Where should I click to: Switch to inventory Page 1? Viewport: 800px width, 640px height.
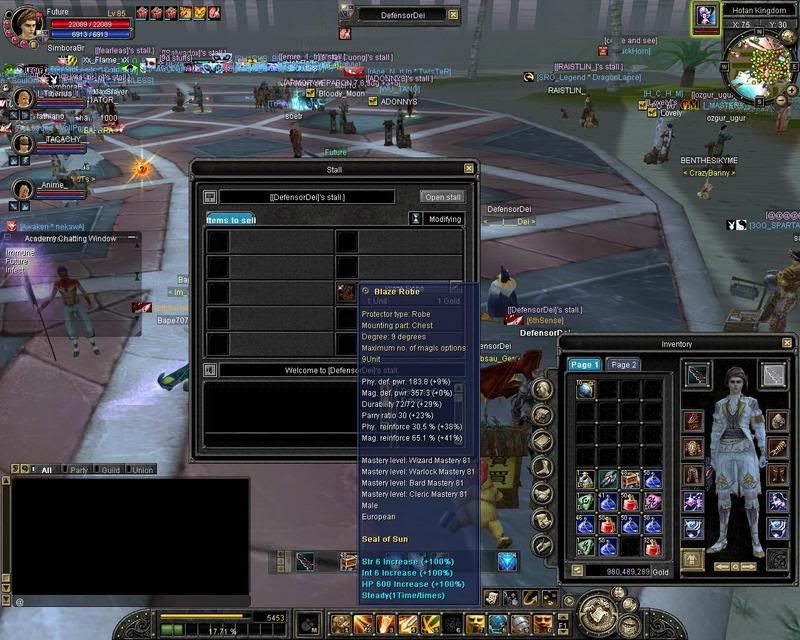[x=584, y=365]
